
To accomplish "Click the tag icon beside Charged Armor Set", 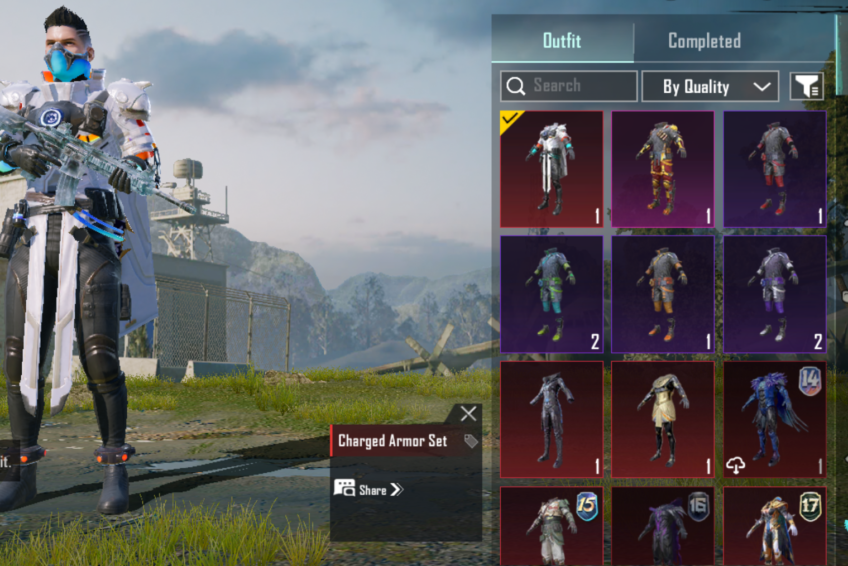I will click(x=471, y=441).
